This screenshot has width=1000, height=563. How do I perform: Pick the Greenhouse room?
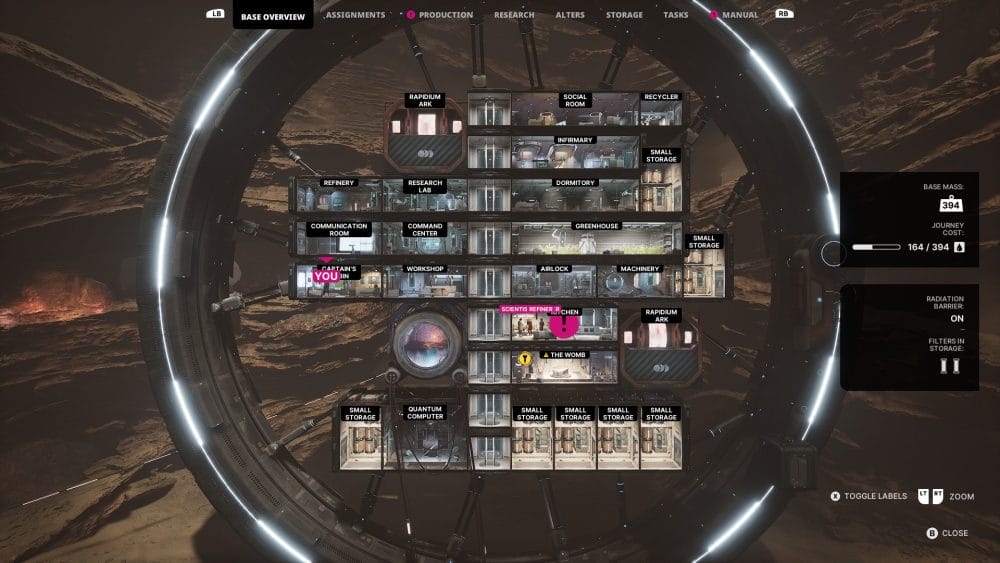598,238
